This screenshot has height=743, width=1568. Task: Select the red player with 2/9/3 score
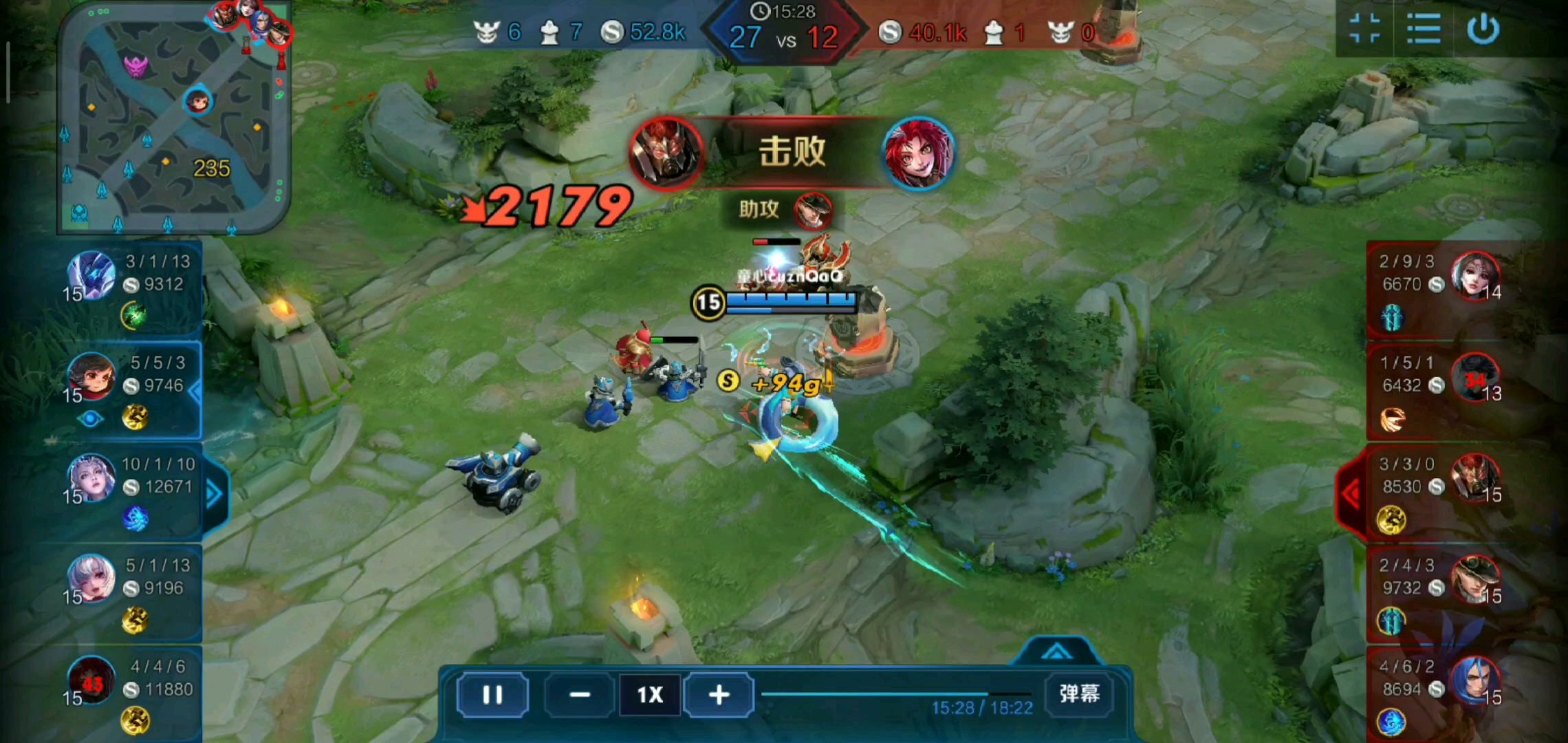coord(1474,275)
